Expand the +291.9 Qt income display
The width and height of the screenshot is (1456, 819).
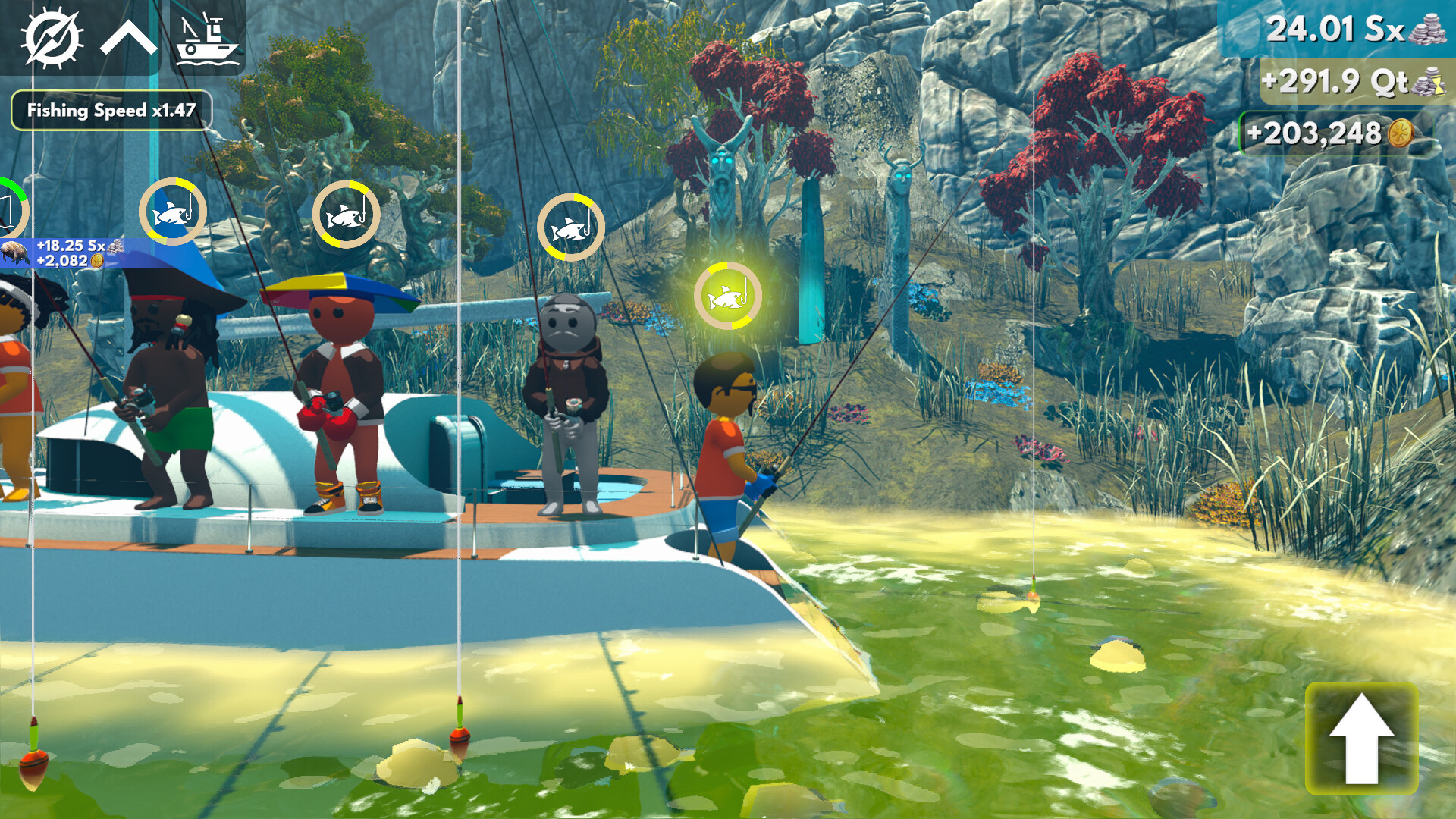(1357, 81)
